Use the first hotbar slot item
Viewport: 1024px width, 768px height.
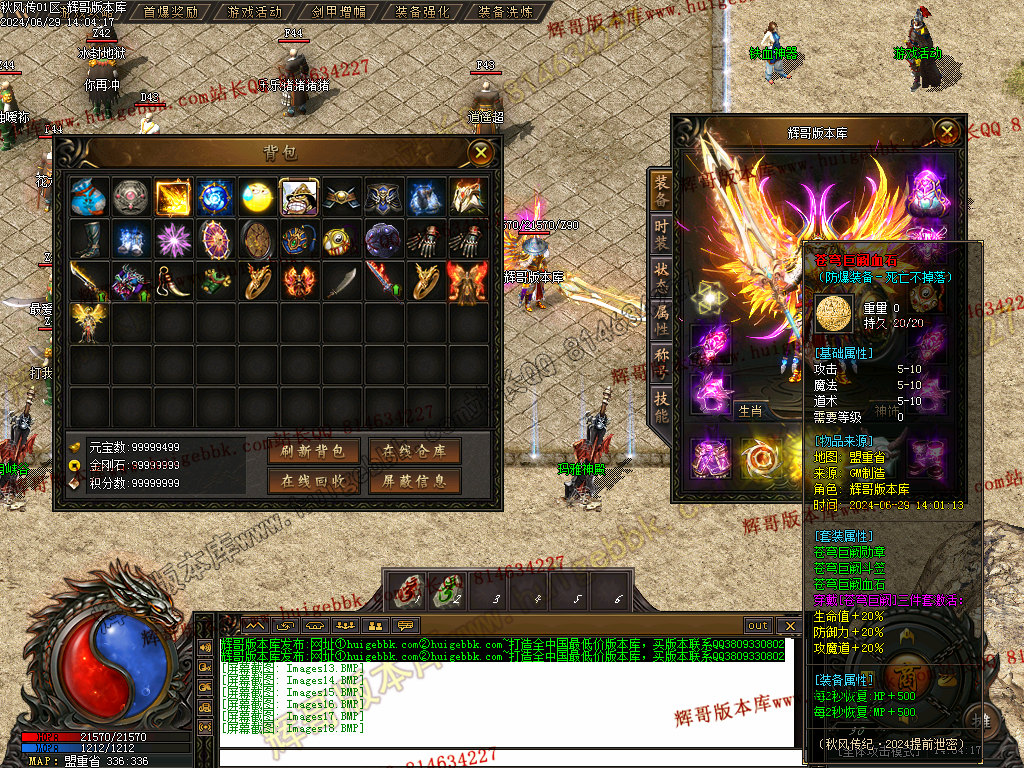pyautogui.click(x=406, y=591)
